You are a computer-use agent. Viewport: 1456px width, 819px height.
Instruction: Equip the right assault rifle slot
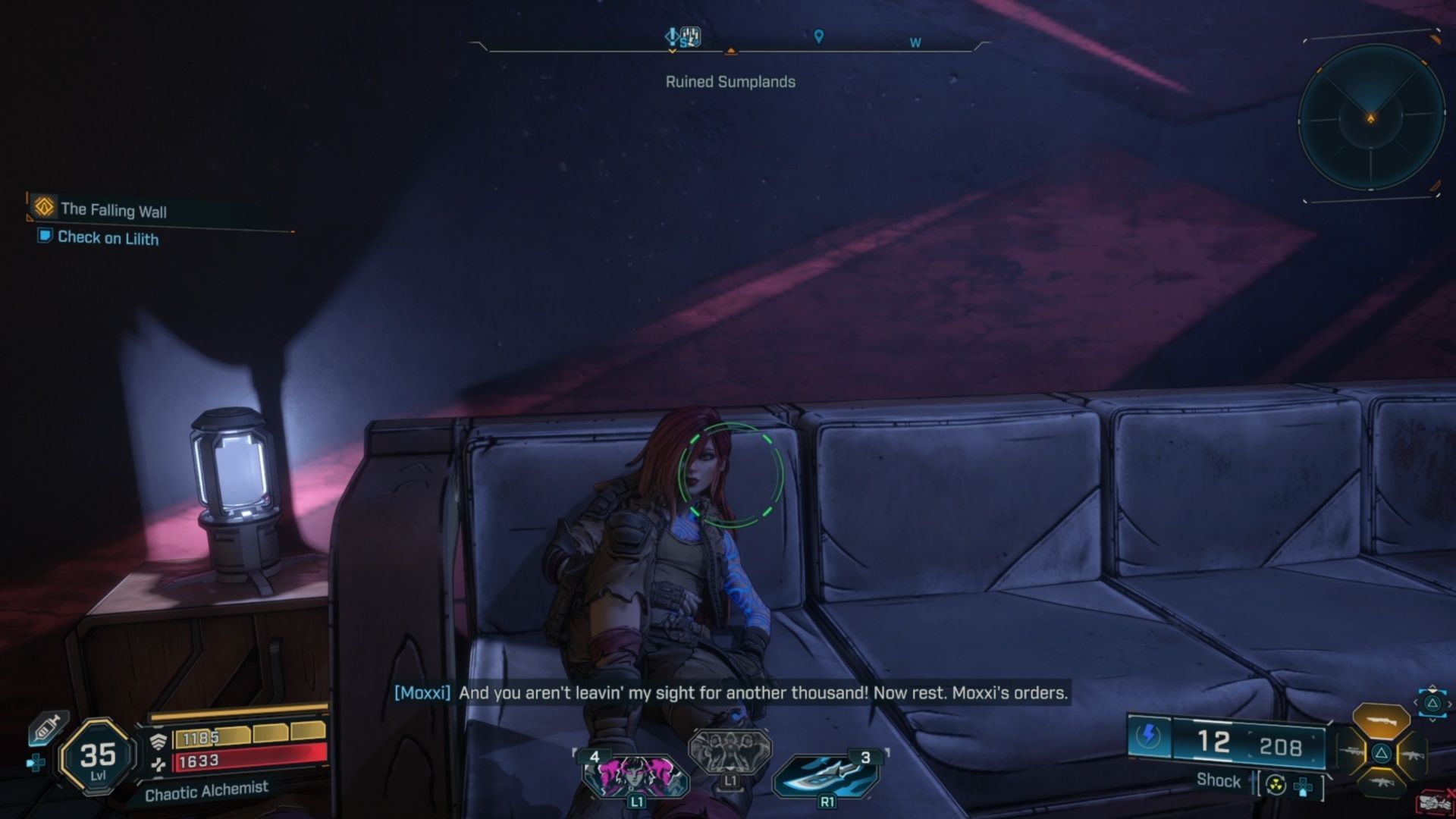point(1412,755)
